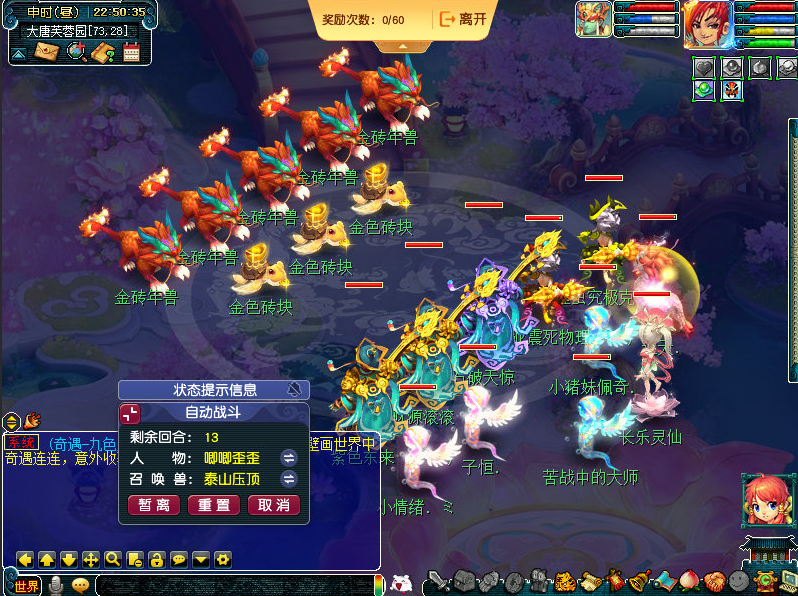
Task: Swap the 召唤兽 summon auto action
Action: (x=289, y=480)
